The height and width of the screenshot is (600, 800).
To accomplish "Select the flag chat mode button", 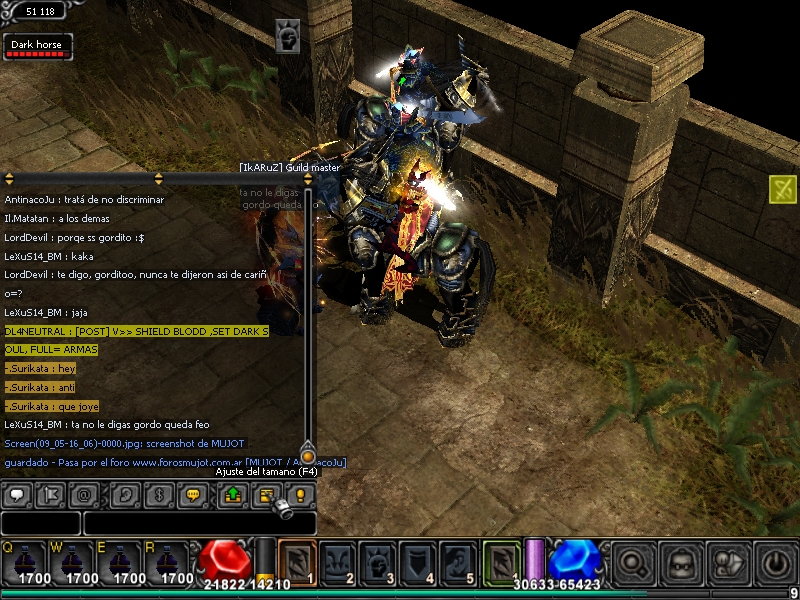I will 50,494.
